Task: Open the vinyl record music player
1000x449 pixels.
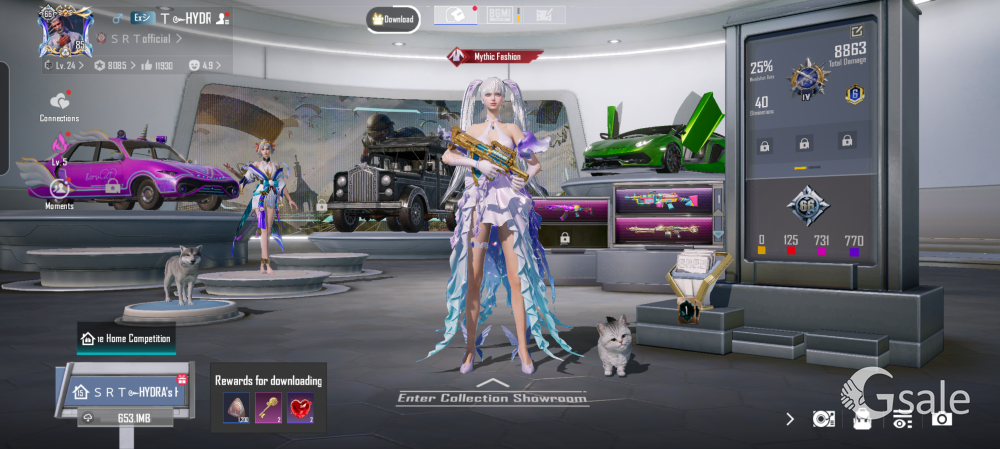Action: click(824, 419)
